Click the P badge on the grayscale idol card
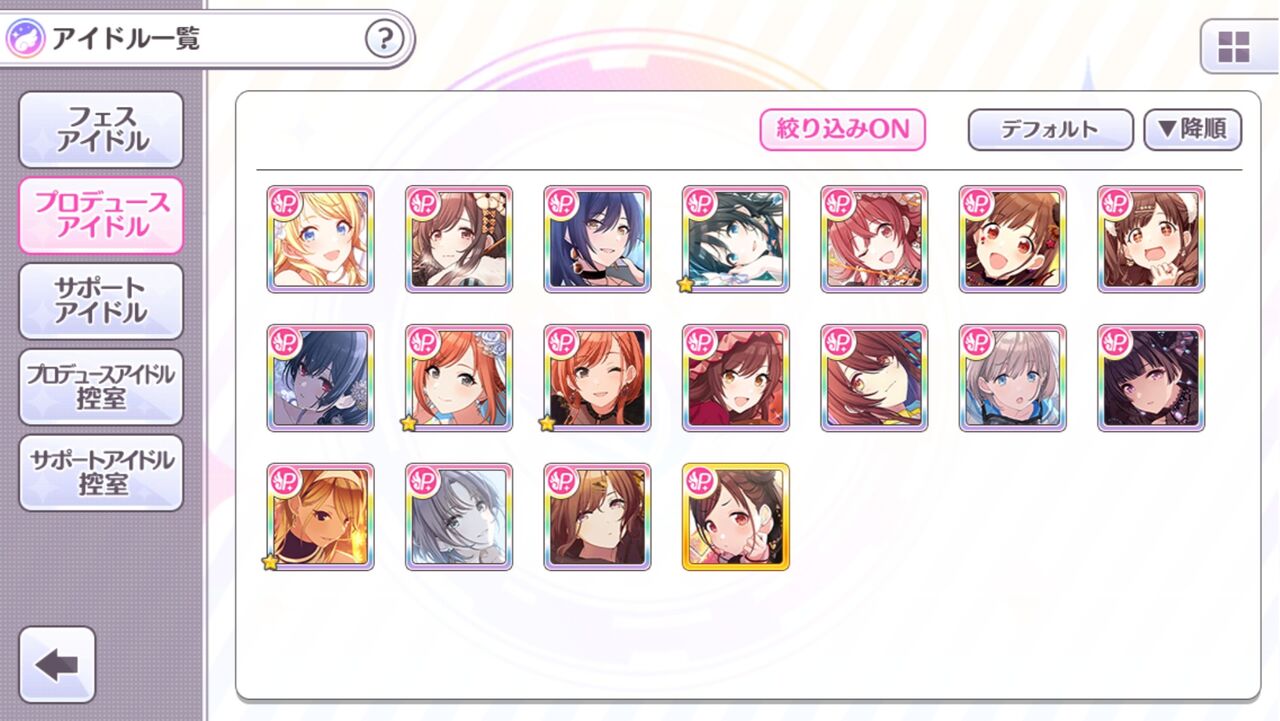The width and height of the screenshot is (1280, 721). click(423, 480)
